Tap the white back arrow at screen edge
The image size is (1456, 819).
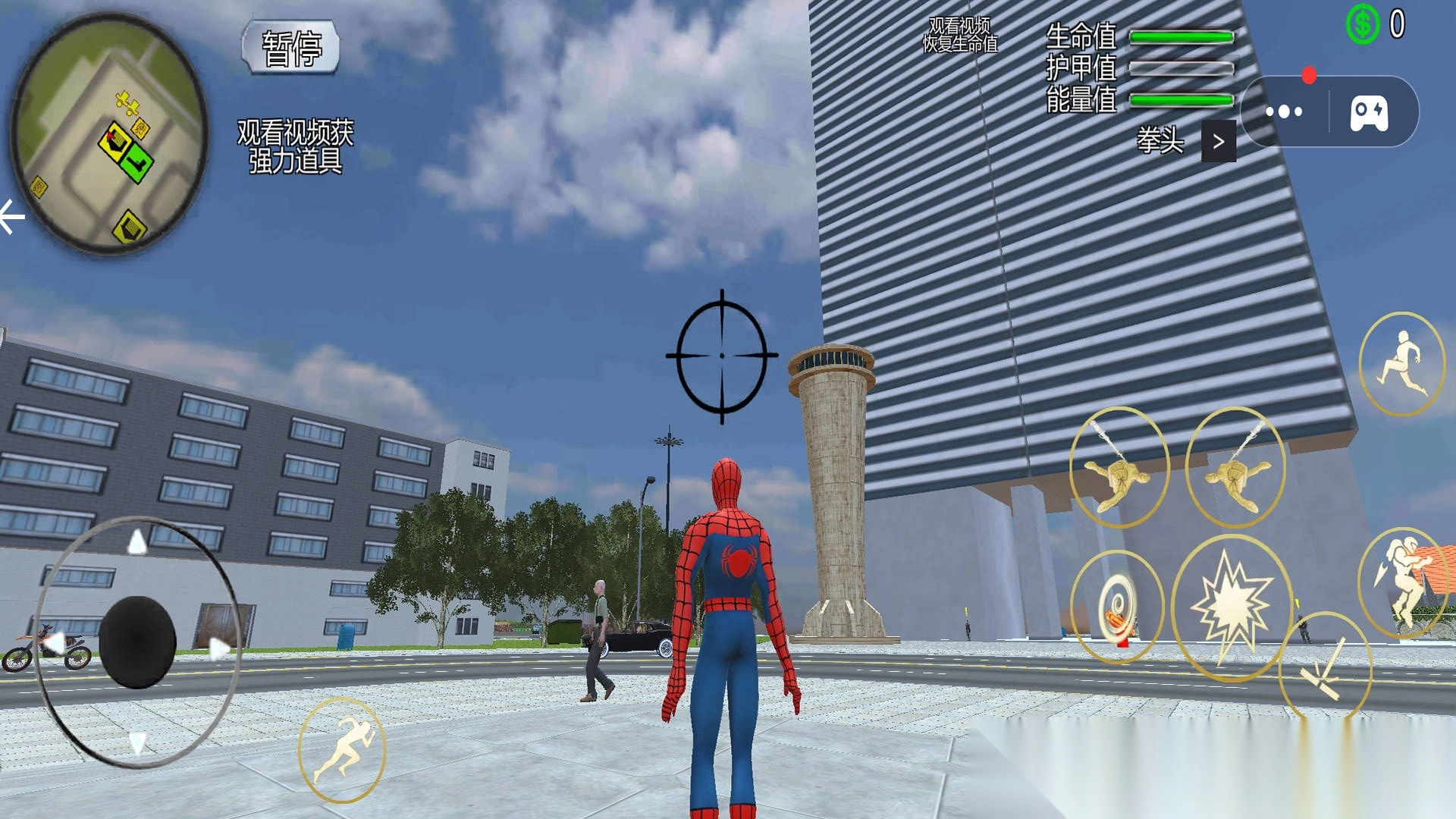pos(11,218)
